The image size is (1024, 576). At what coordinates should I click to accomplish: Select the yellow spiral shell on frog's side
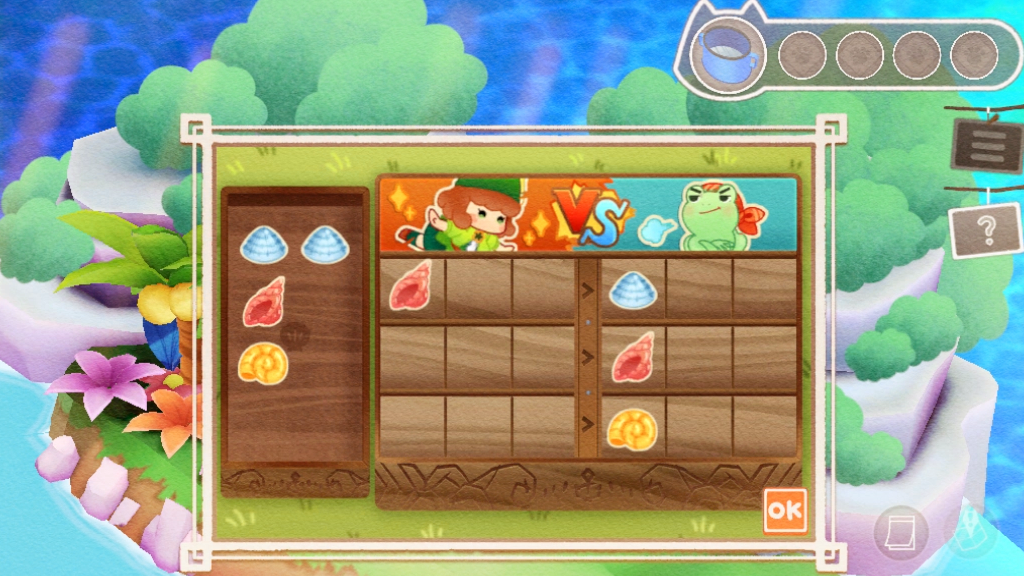click(632, 428)
